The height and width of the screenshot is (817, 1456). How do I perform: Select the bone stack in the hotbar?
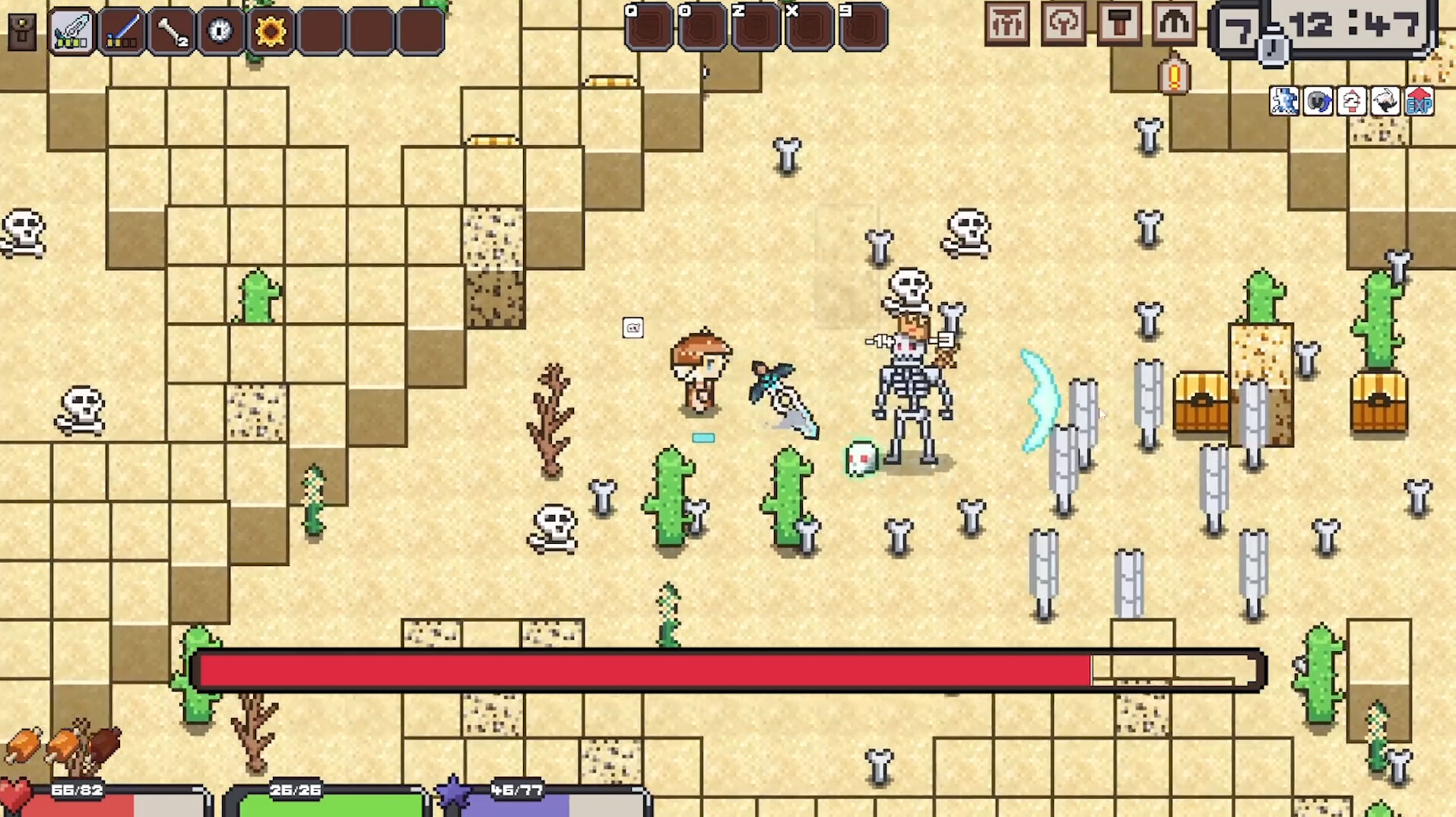pyautogui.click(x=173, y=30)
